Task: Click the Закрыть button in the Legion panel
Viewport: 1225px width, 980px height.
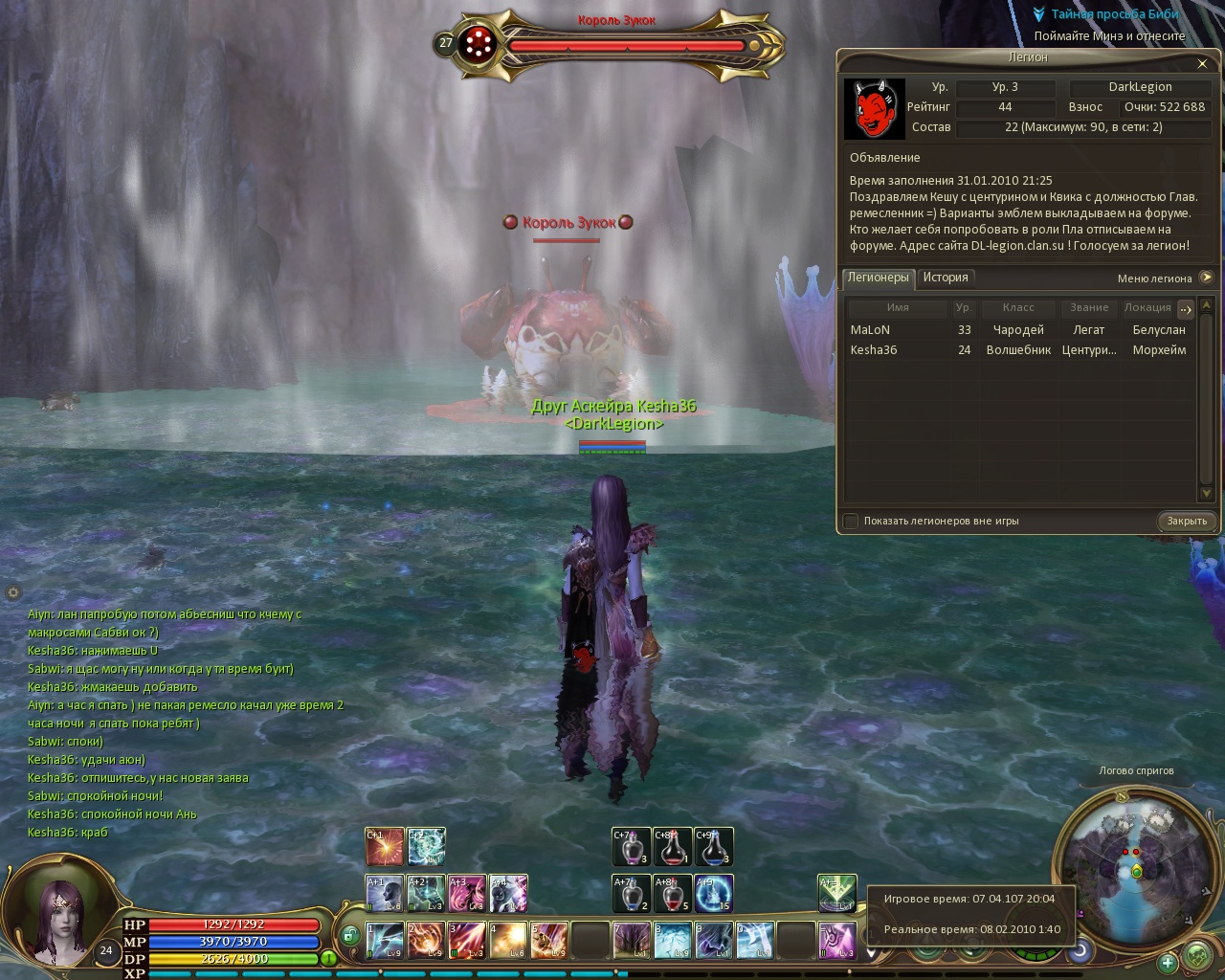Action: pyautogui.click(x=1187, y=521)
